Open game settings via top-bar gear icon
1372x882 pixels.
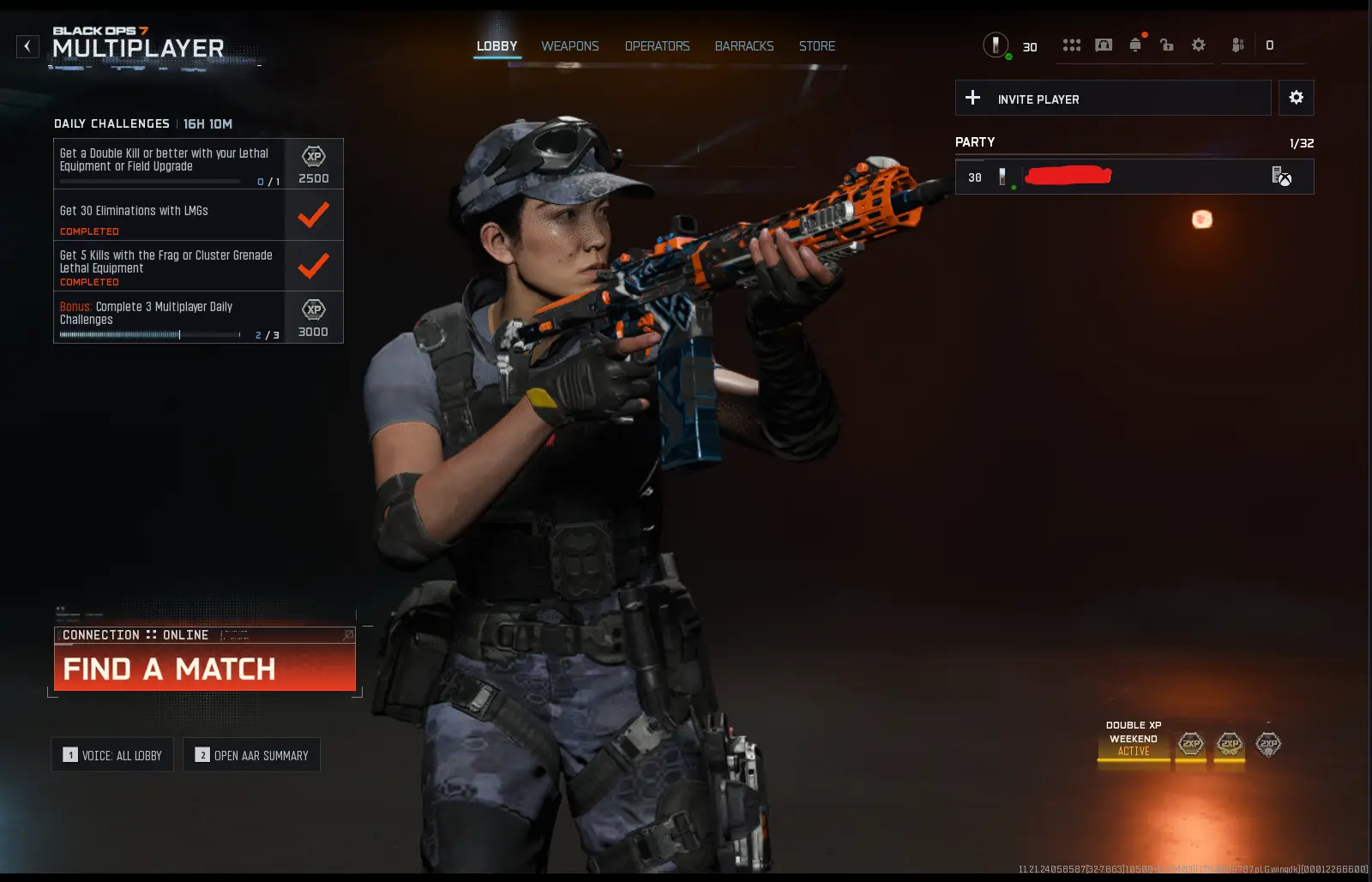coord(1198,45)
